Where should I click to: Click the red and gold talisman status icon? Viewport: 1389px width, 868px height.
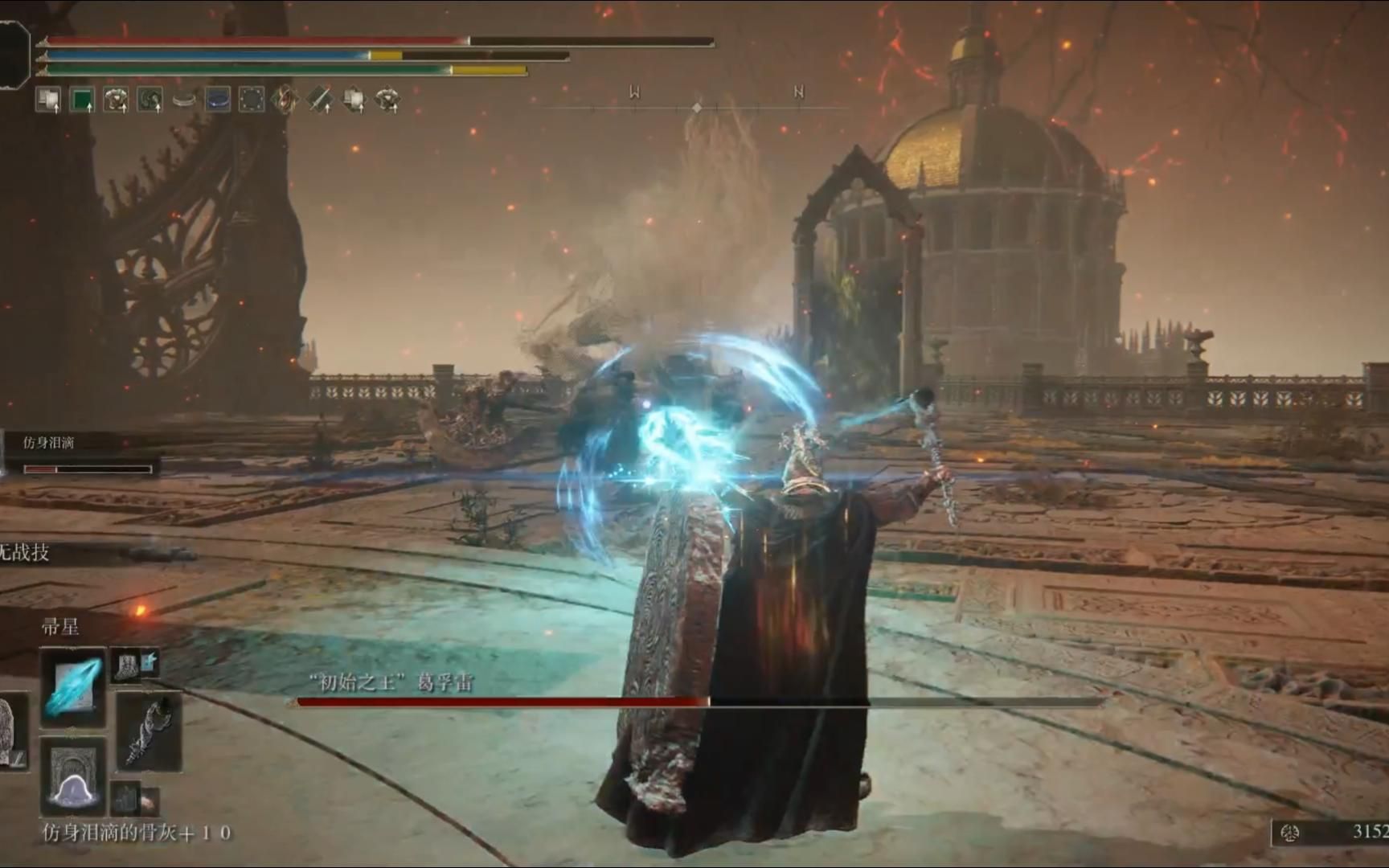point(285,100)
